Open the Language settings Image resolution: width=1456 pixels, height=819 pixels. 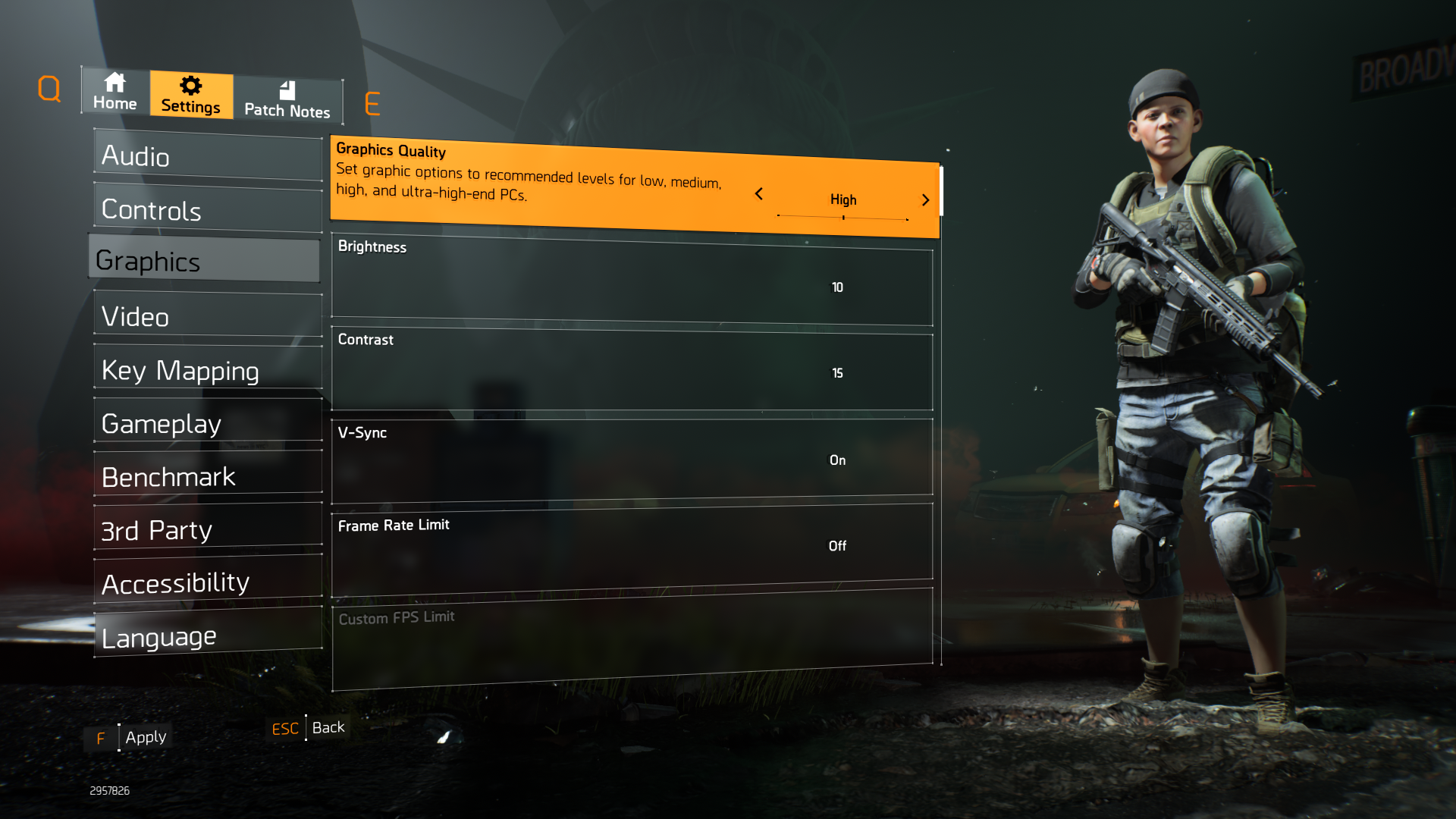click(x=208, y=636)
